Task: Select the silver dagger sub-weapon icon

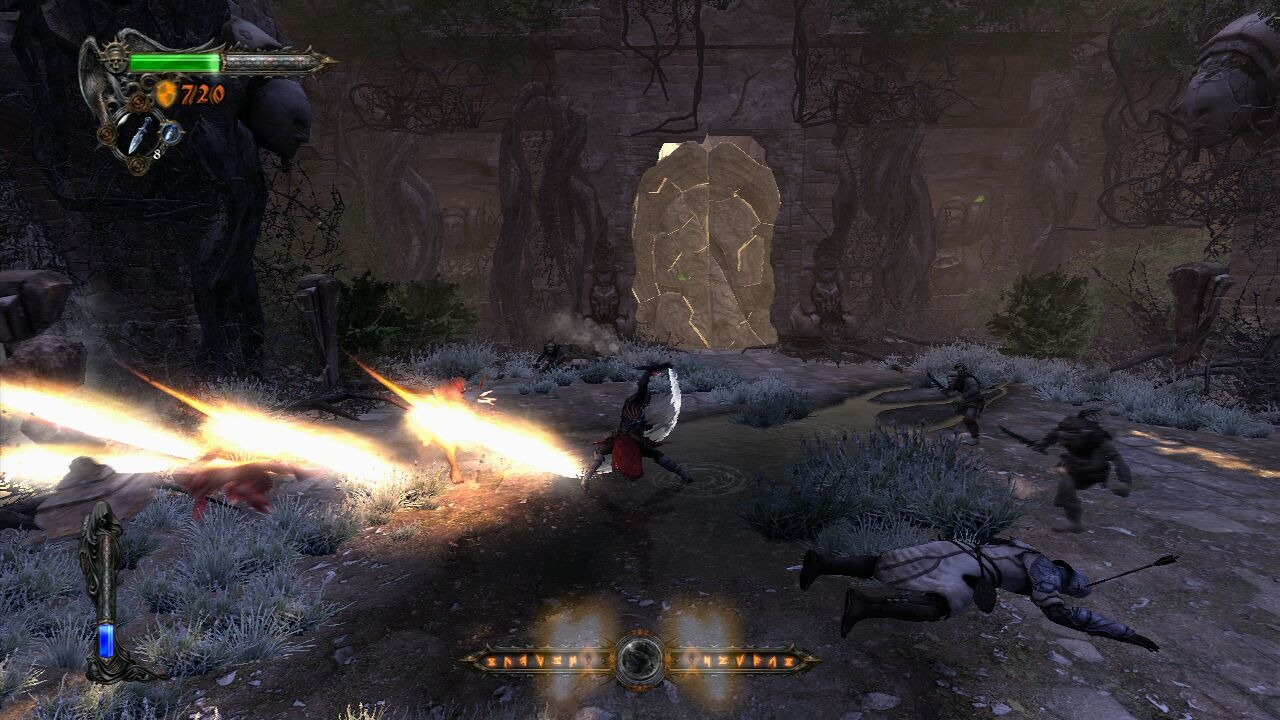Action: click(x=139, y=133)
